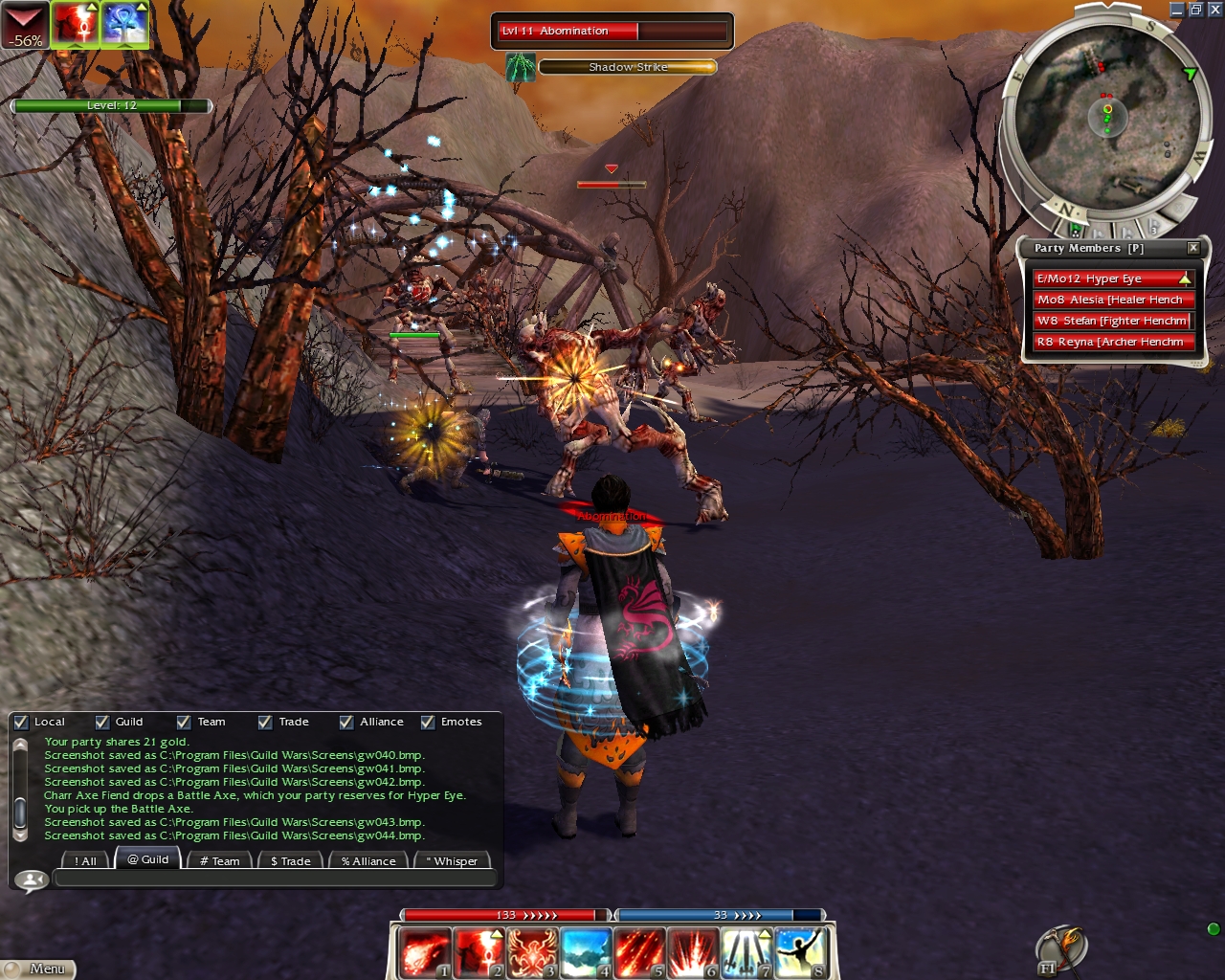
Task: Cast the blue sky skill in slot 4
Action: coord(586,952)
